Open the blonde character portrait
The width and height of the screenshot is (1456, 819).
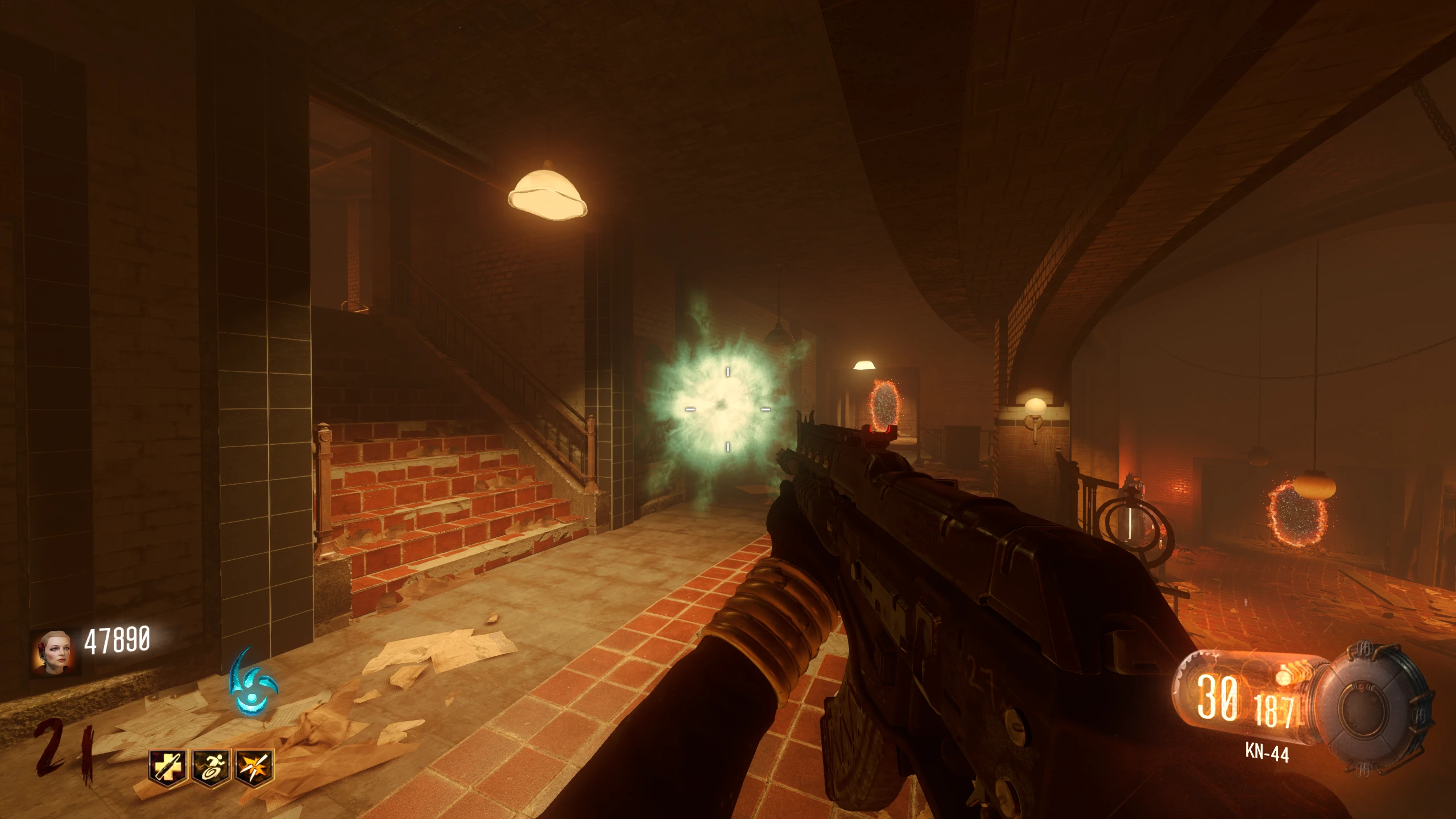tap(55, 652)
